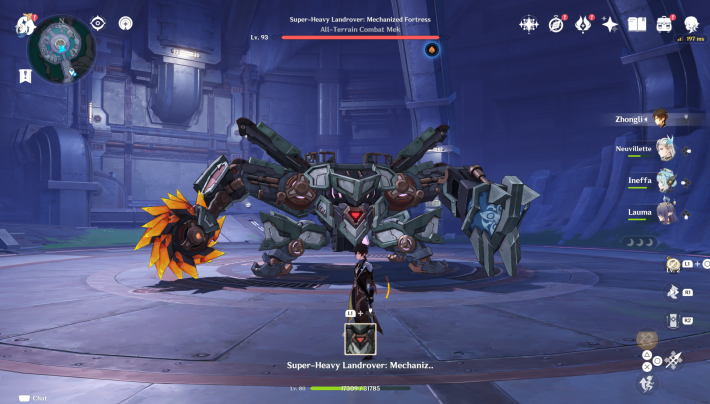Open the sparkle wish icon
This screenshot has height=404, width=710.
[x=609, y=23]
